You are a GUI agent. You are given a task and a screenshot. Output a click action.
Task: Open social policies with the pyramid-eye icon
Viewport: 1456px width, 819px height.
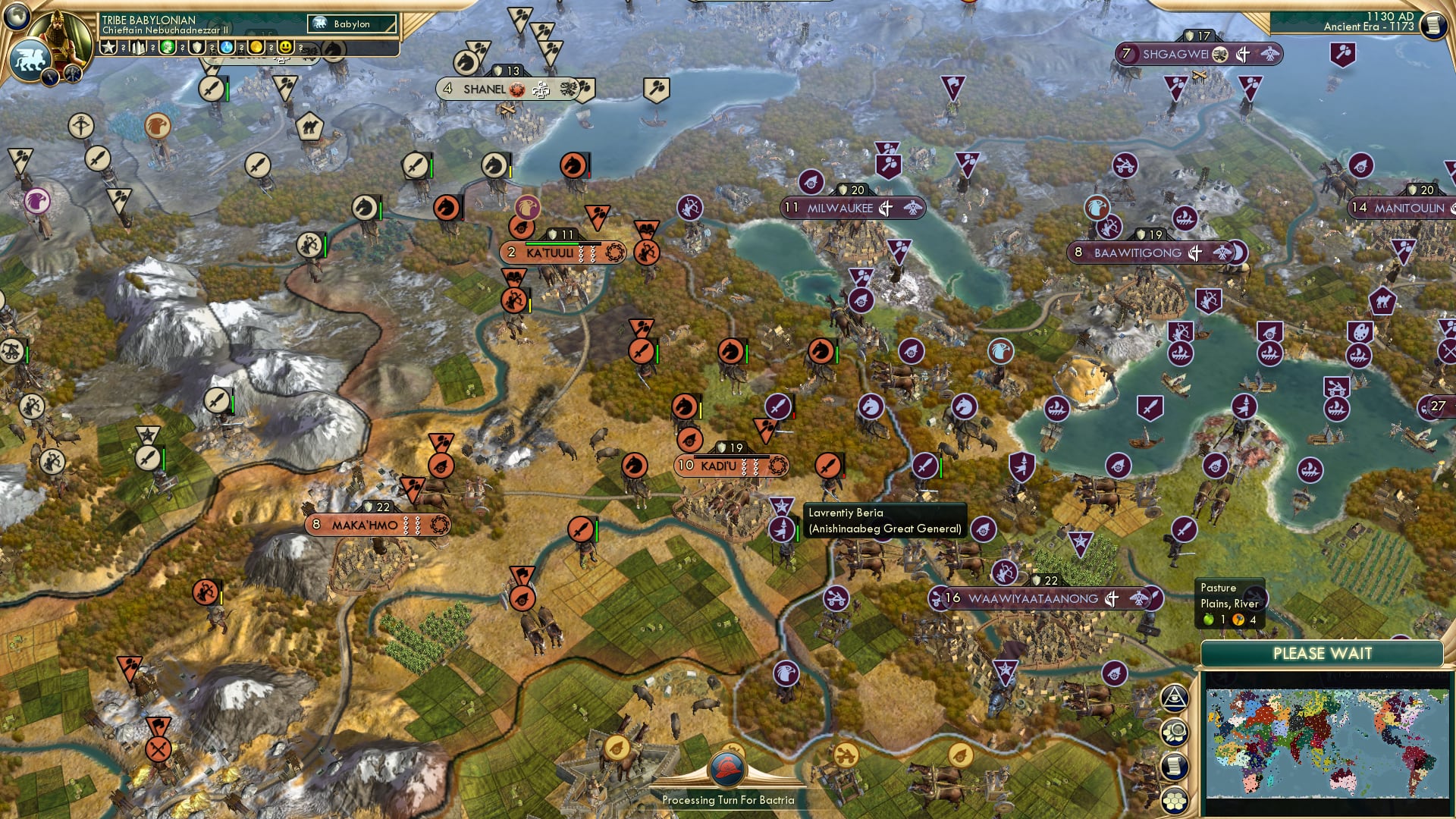[1173, 695]
